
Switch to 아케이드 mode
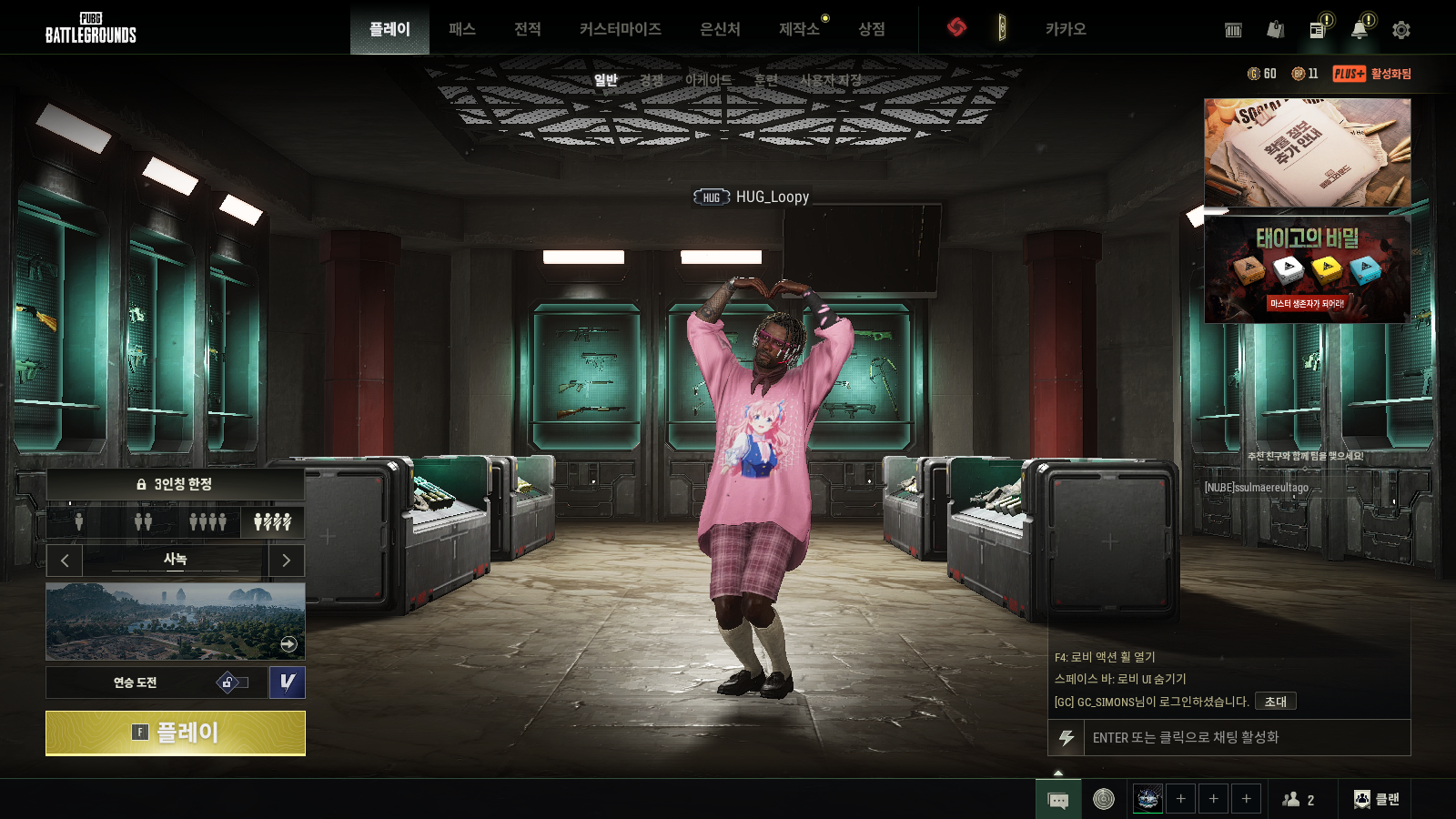pyautogui.click(x=708, y=80)
